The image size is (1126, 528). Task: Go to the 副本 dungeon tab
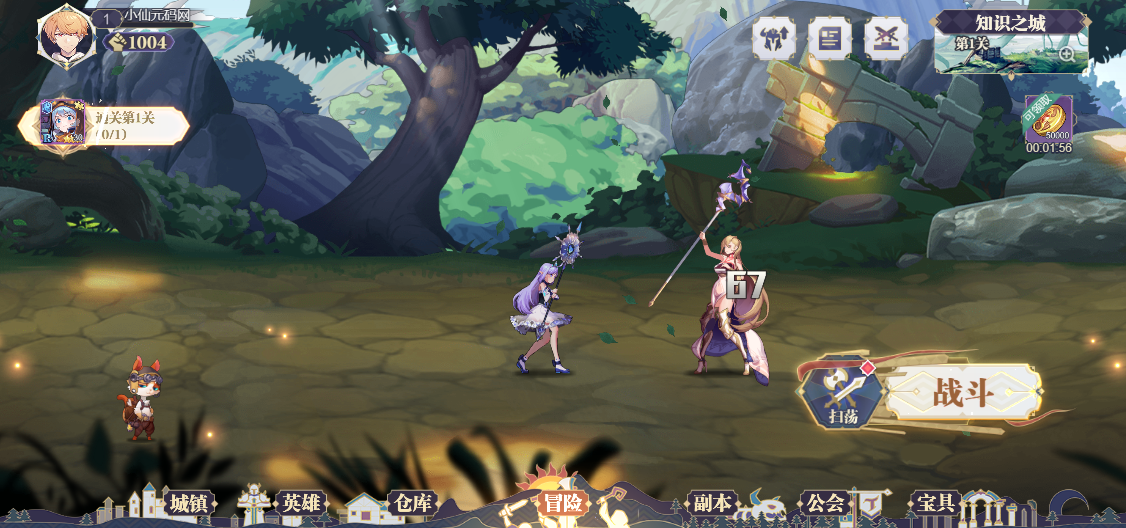(712, 503)
